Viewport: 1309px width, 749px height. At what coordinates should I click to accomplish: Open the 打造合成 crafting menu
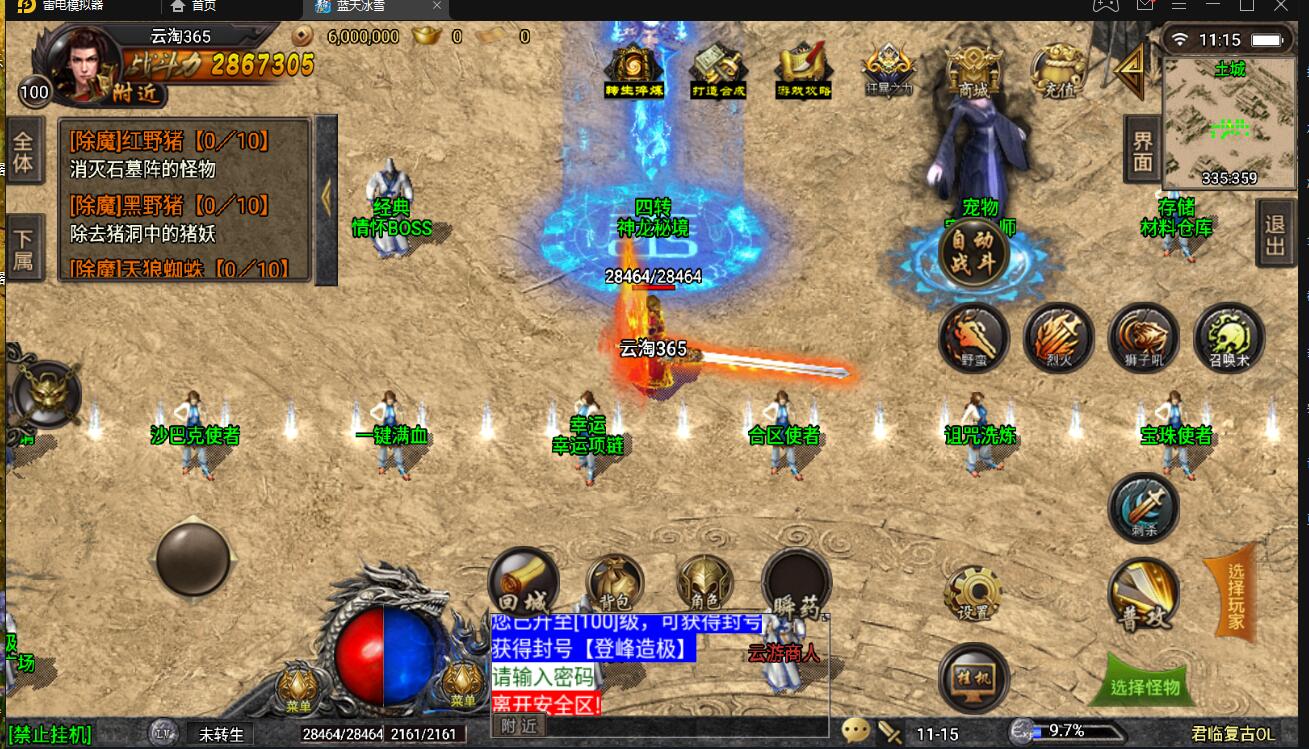(719, 70)
